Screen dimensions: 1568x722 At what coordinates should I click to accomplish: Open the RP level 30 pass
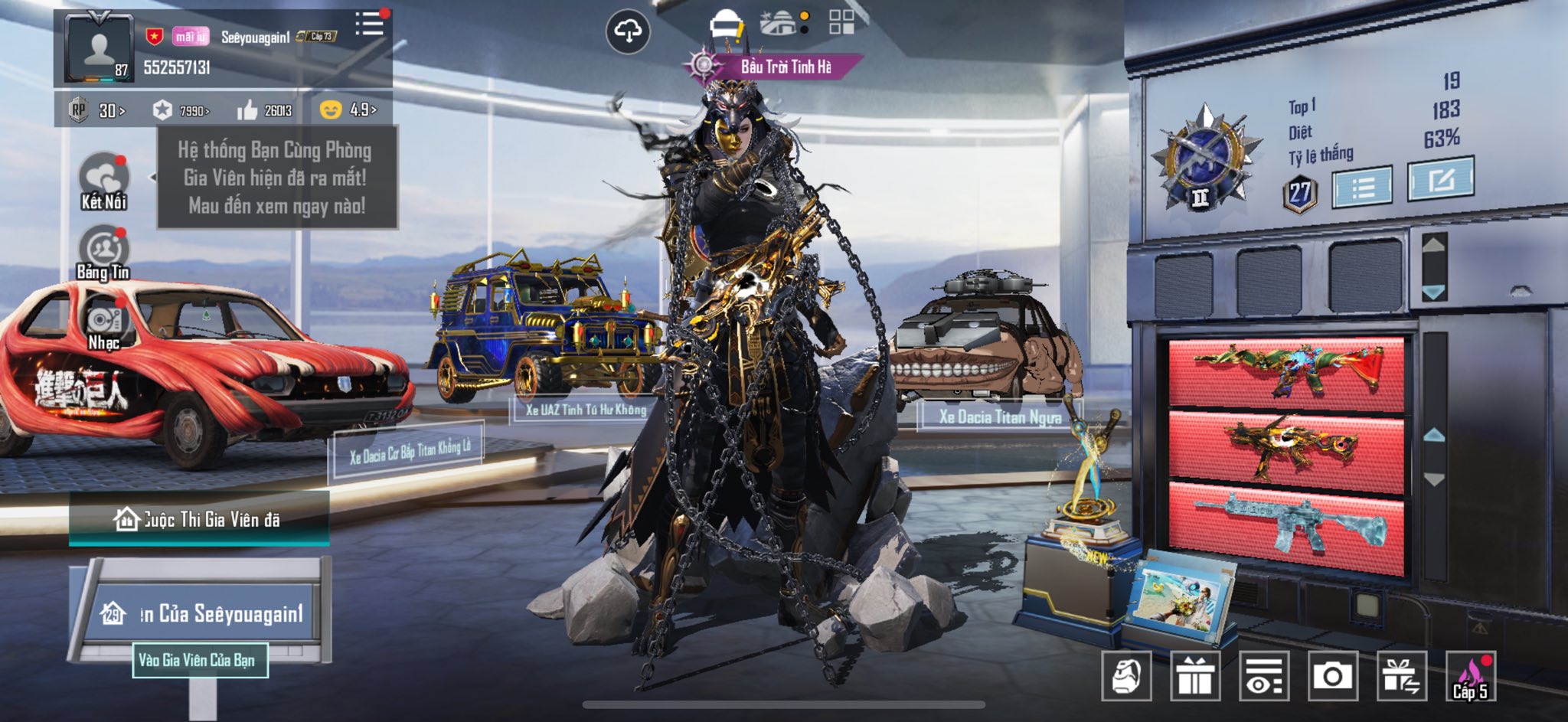tap(100, 111)
